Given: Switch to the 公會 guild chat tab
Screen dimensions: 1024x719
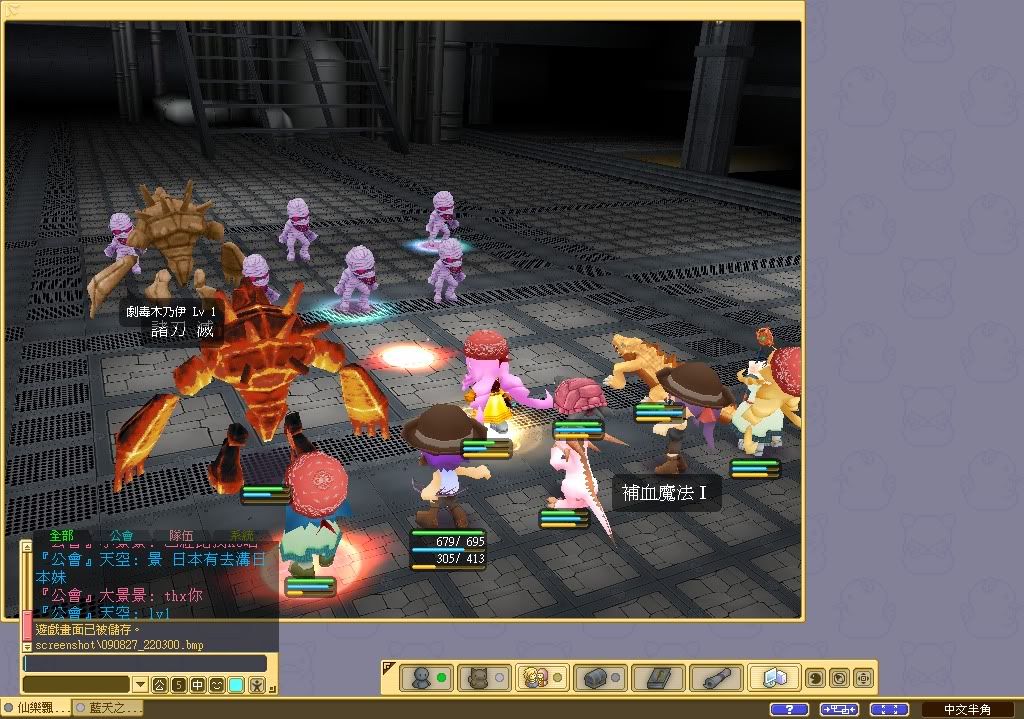Looking at the screenshot, I should click(x=121, y=536).
